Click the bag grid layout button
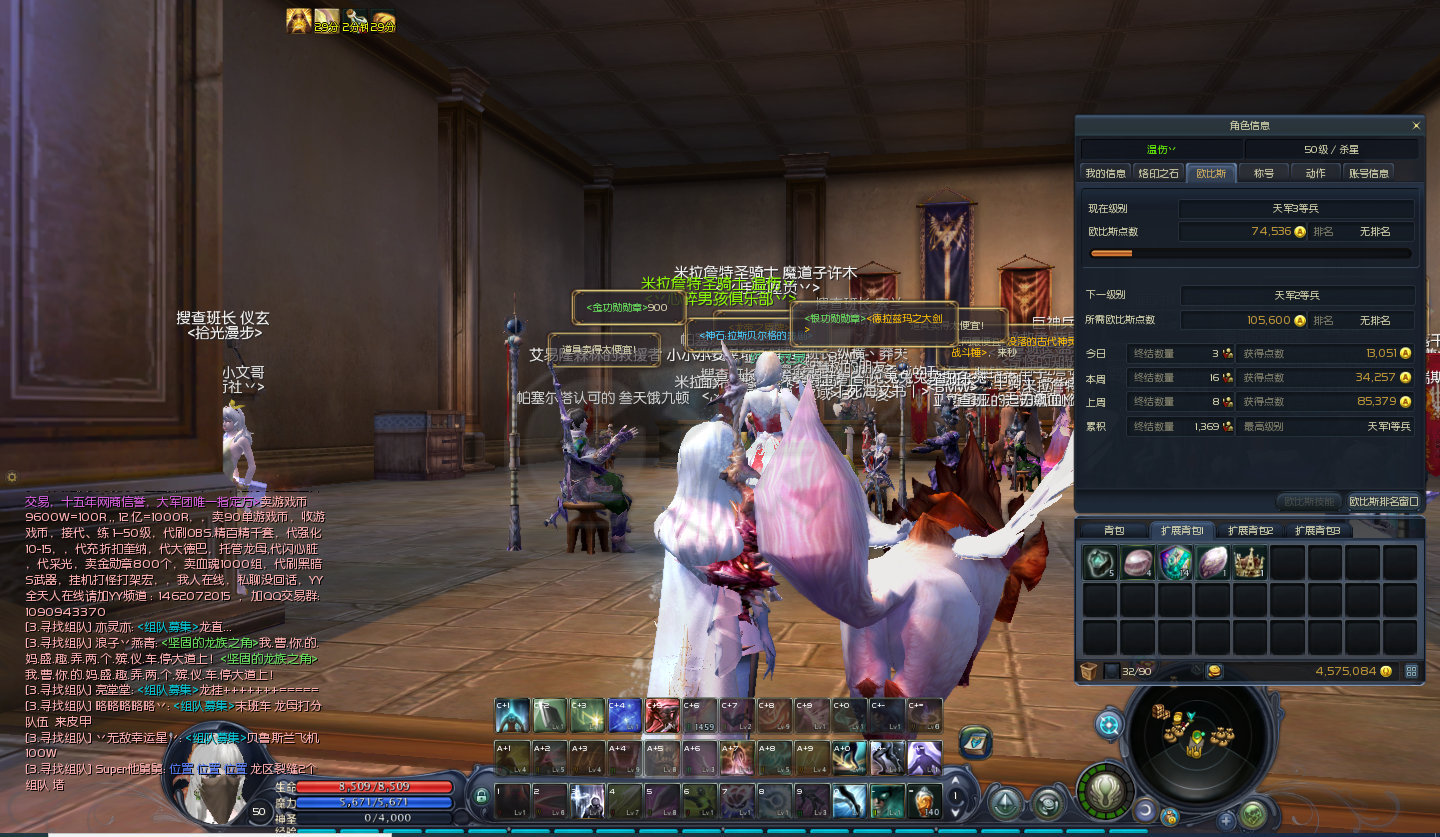This screenshot has height=837, width=1440. (1411, 671)
